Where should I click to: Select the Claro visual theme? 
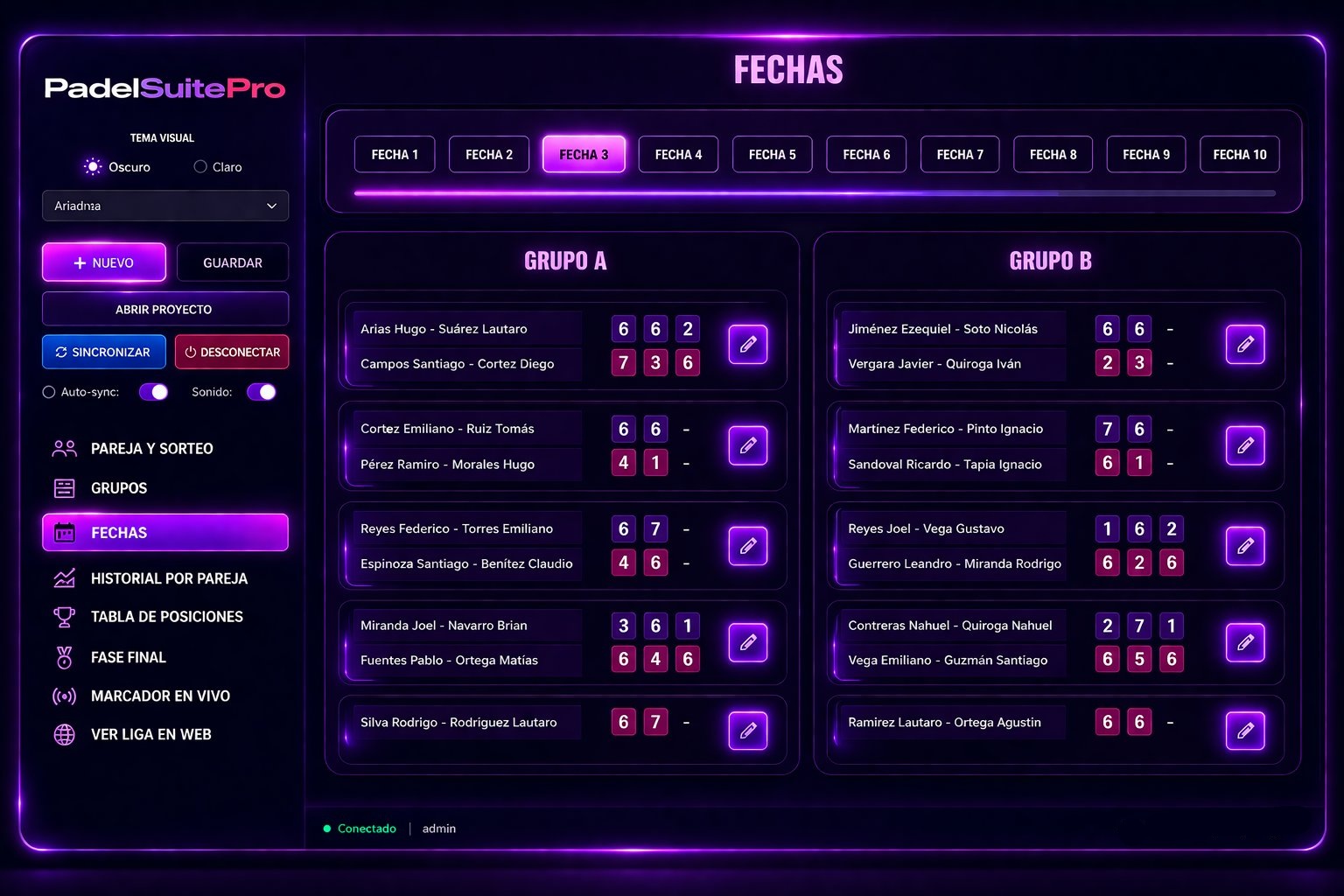point(199,166)
